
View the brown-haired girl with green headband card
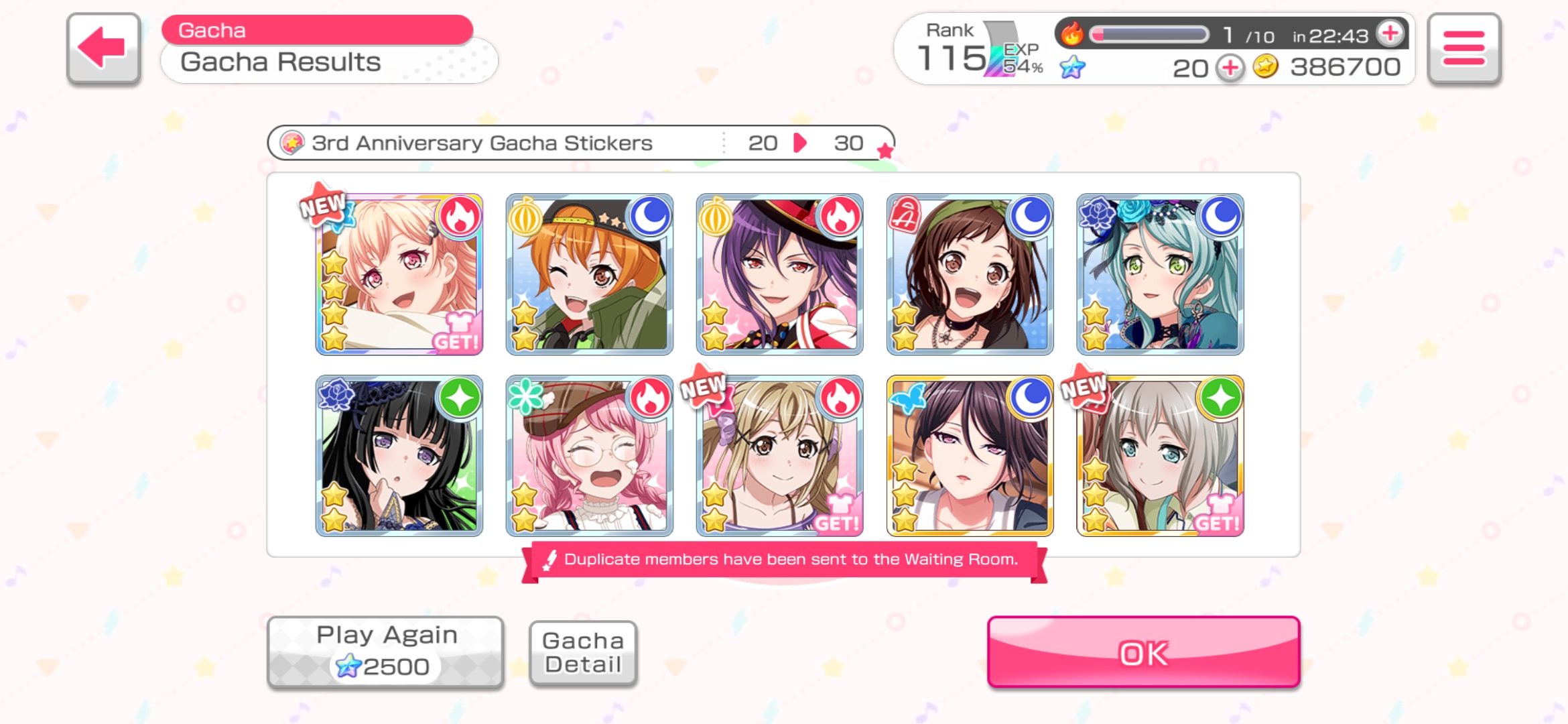(x=970, y=274)
